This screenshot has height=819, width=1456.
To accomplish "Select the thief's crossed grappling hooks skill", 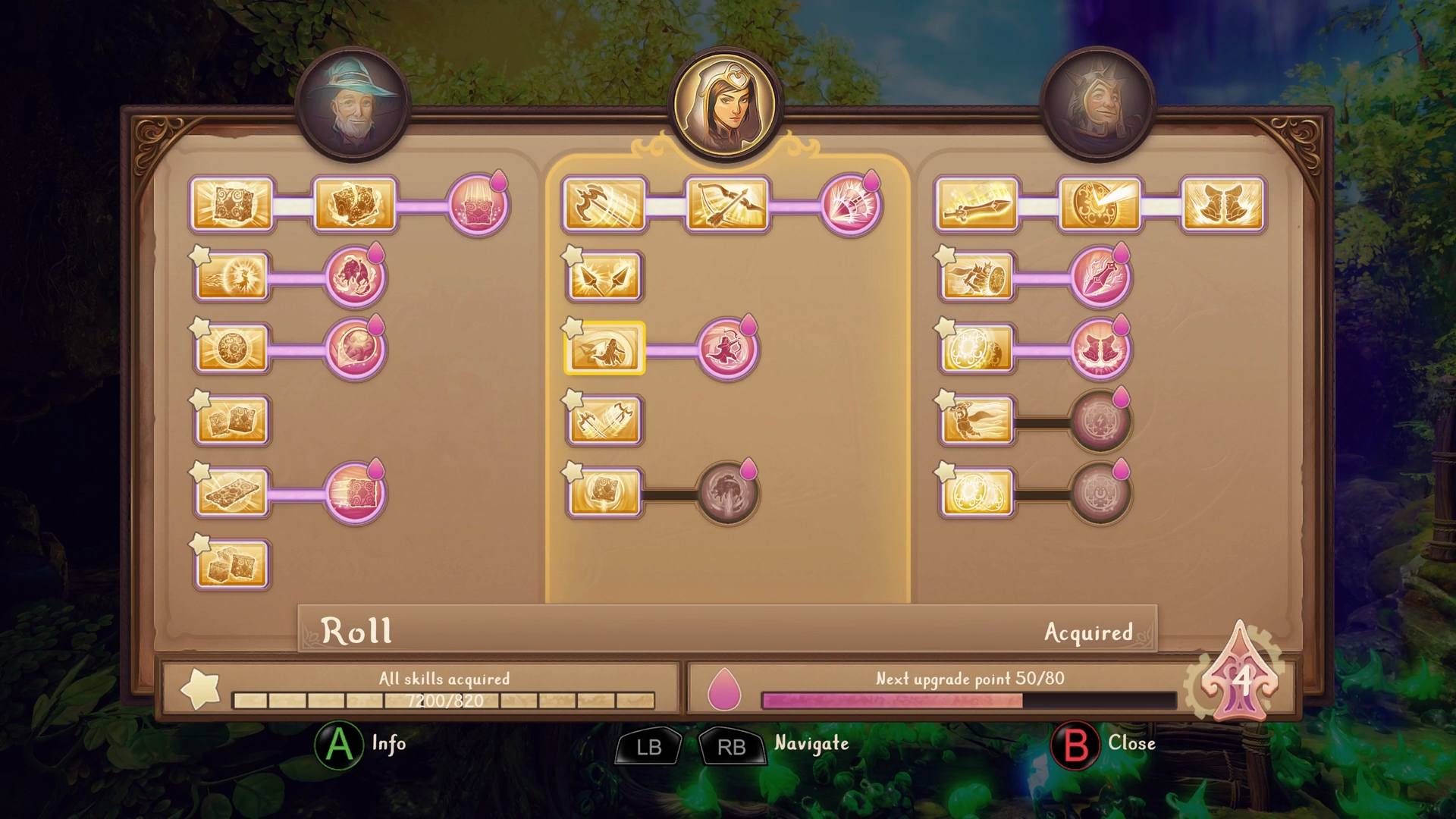I will coord(604,421).
